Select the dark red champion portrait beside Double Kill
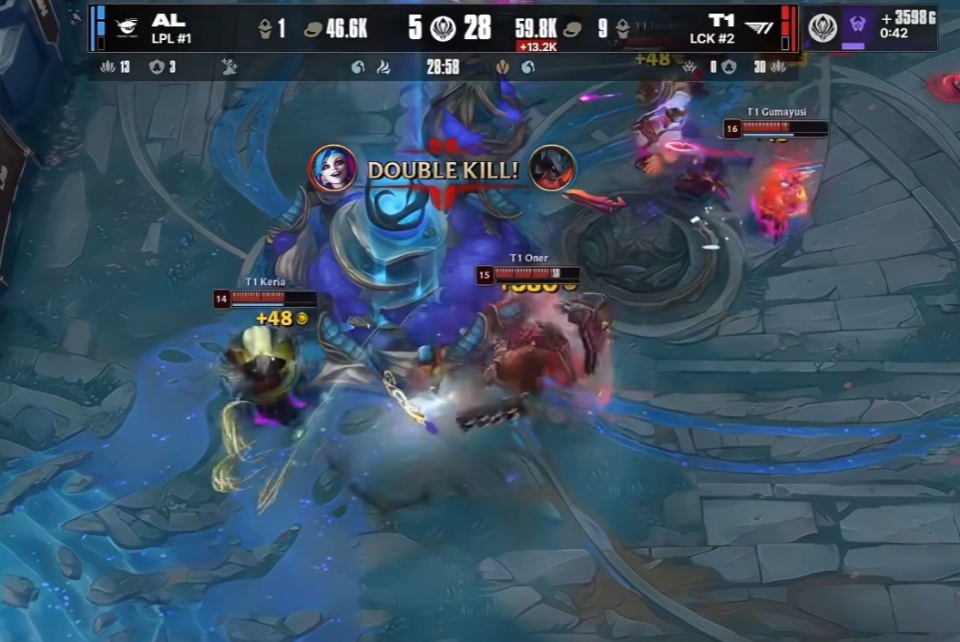The height and width of the screenshot is (642, 960). (x=552, y=168)
